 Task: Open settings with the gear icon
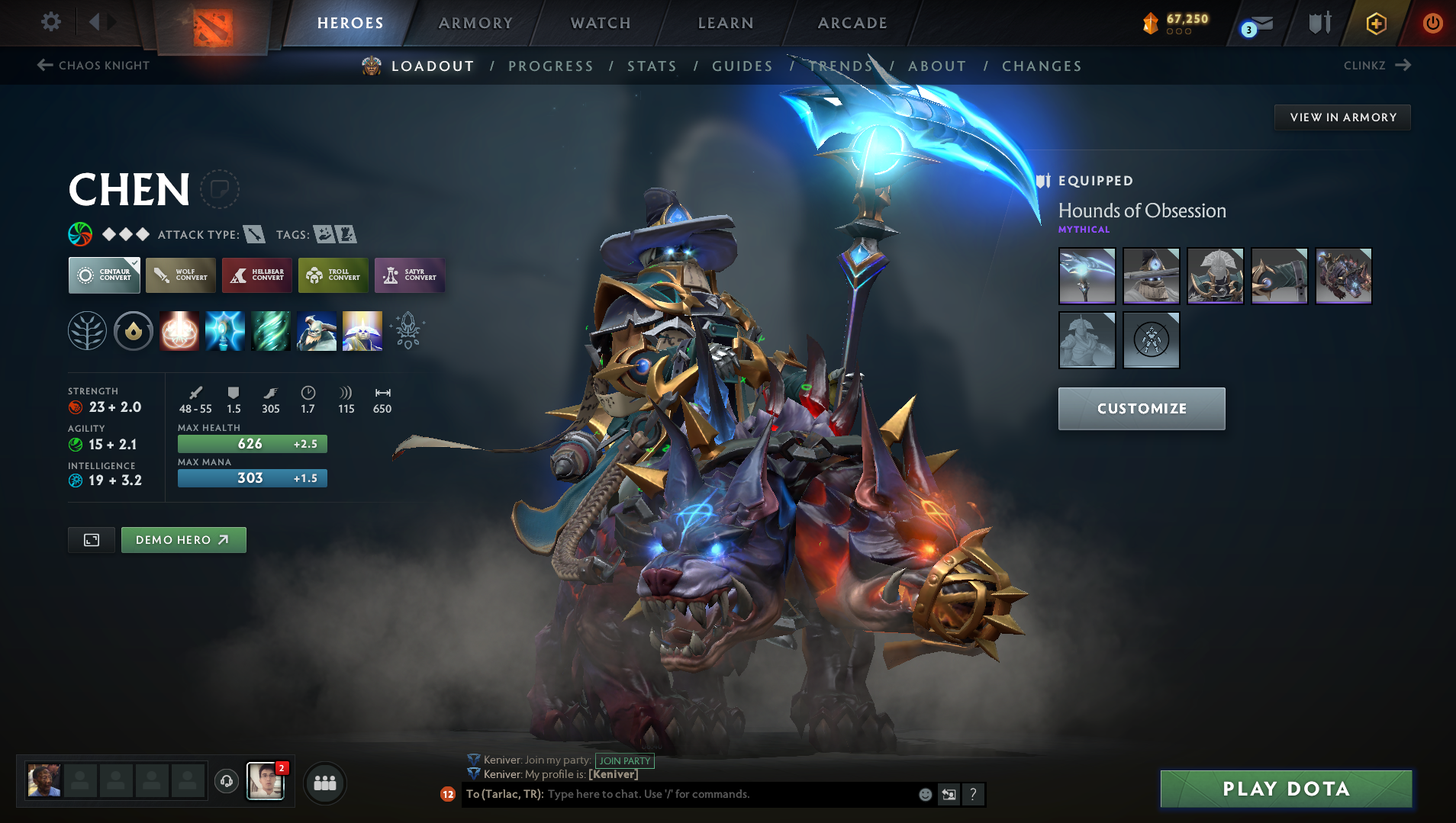(x=50, y=22)
